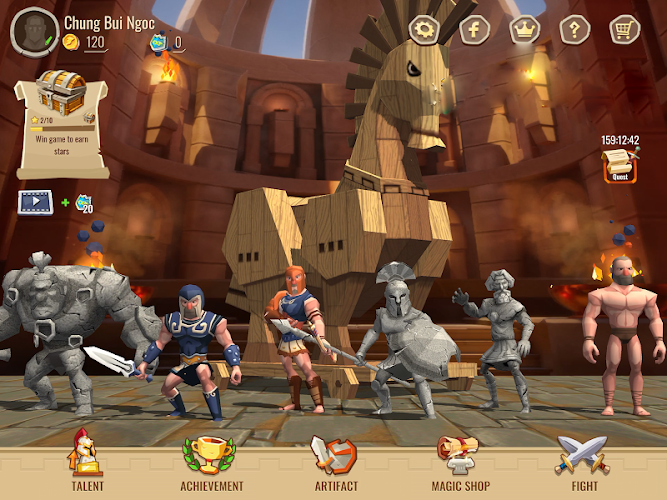
Task: Show the question mark help screen
Action: pyautogui.click(x=574, y=29)
